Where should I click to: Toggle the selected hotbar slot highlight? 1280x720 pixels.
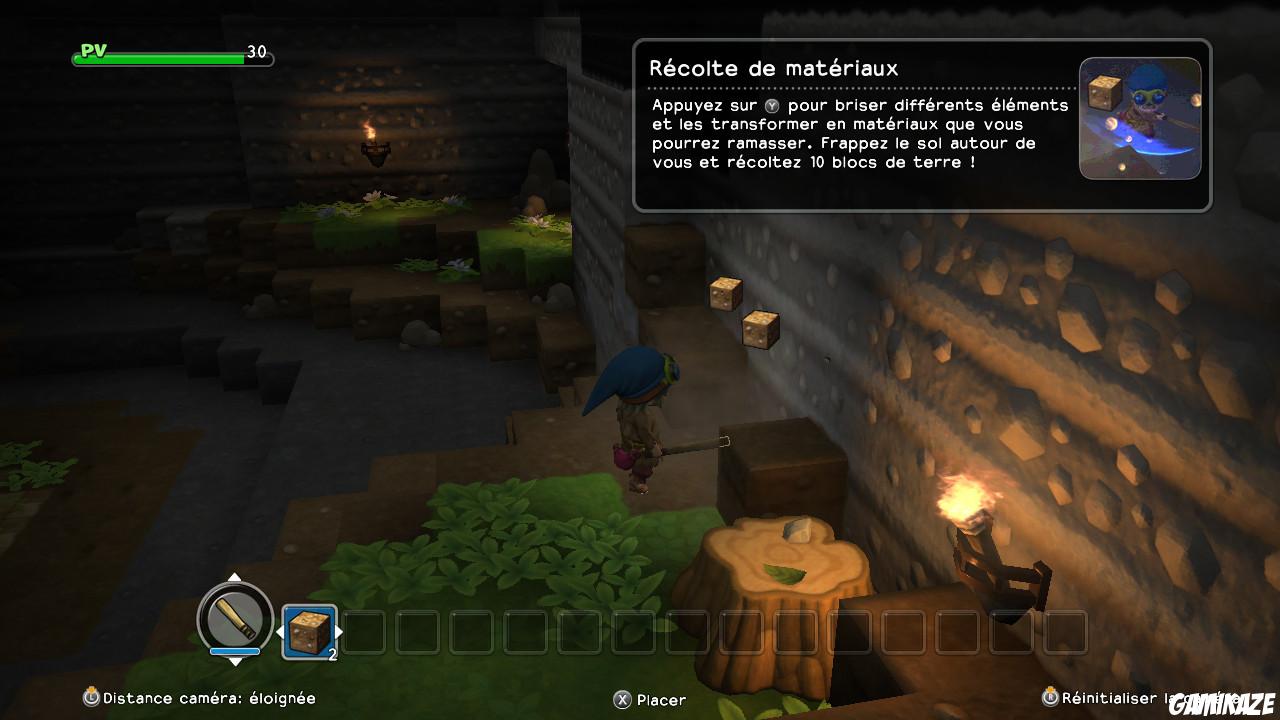(307, 632)
